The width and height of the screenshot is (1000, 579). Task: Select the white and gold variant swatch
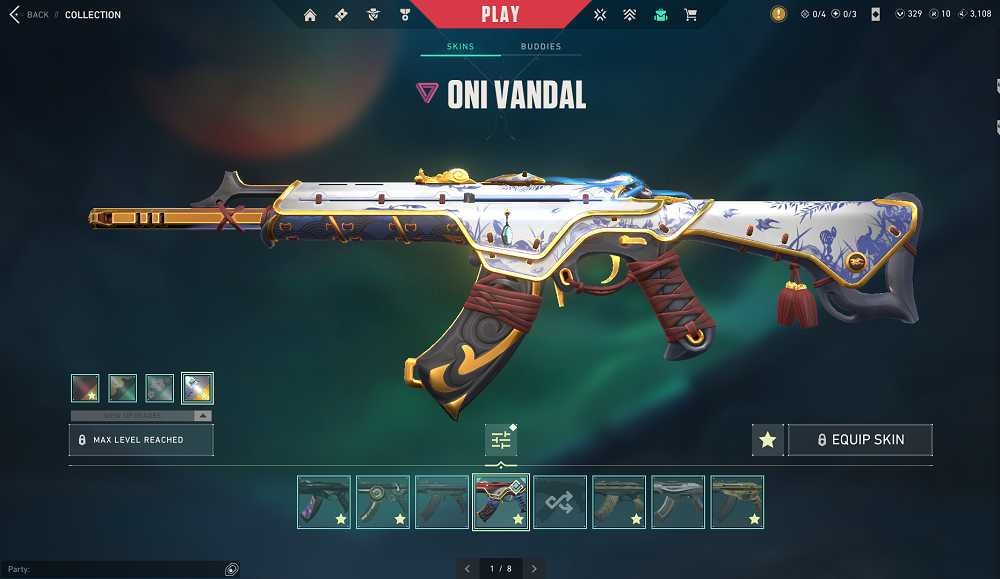coord(197,388)
